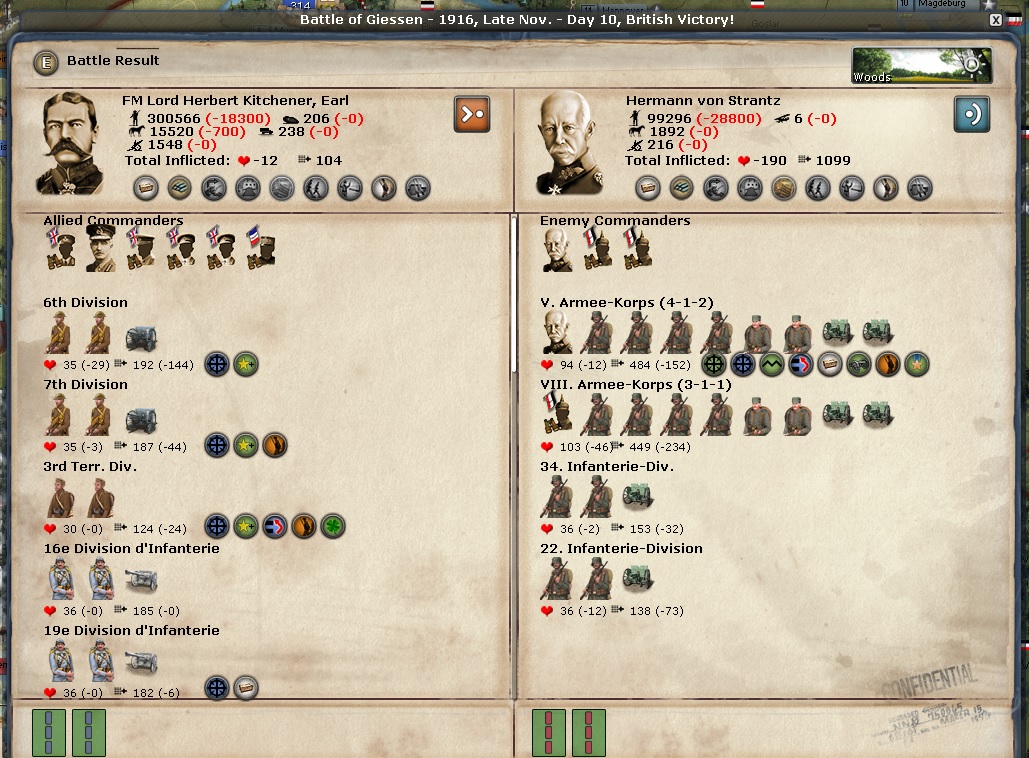This screenshot has width=1029, height=758.
Task: Click the green clover icon of 3rd Terr. Div.
Action: 333,526
